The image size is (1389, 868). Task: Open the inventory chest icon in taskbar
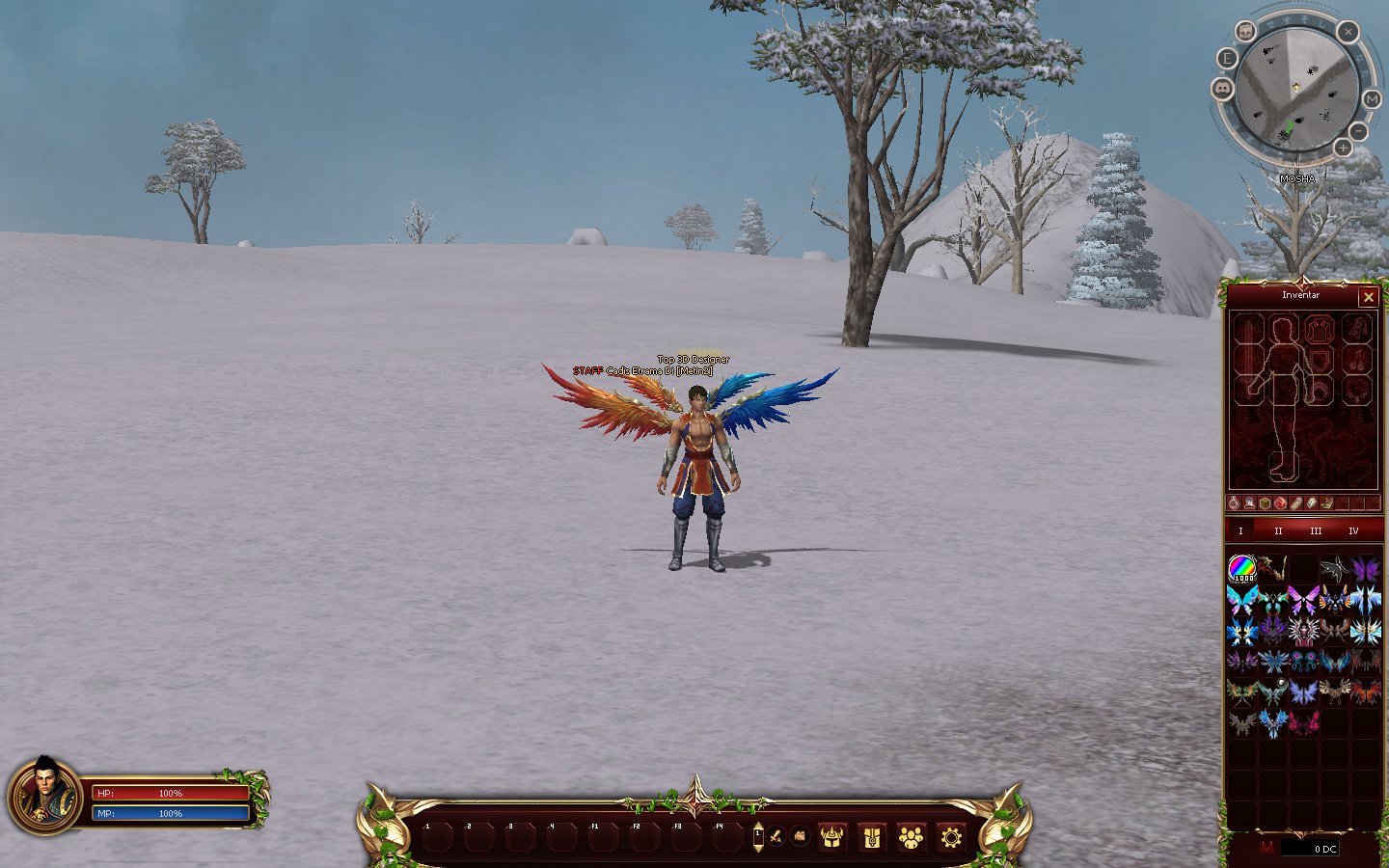point(871,837)
